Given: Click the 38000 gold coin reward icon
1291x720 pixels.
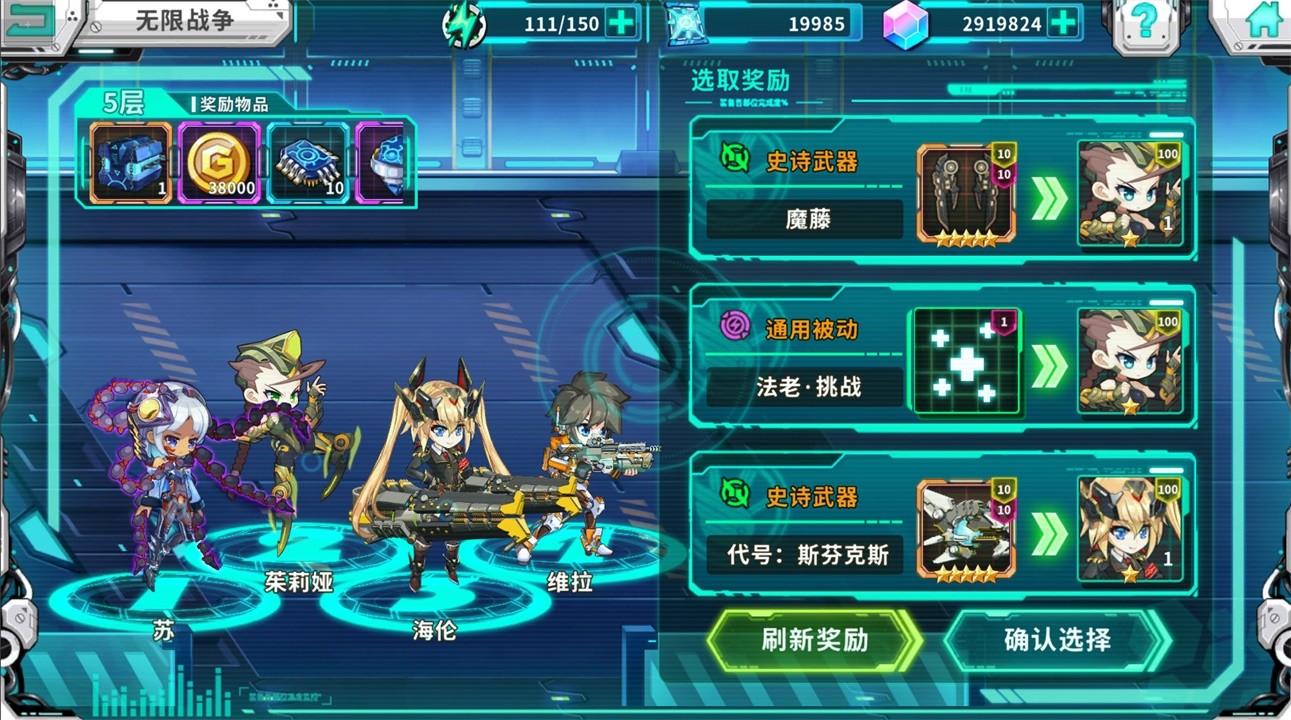Looking at the screenshot, I should [222, 160].
